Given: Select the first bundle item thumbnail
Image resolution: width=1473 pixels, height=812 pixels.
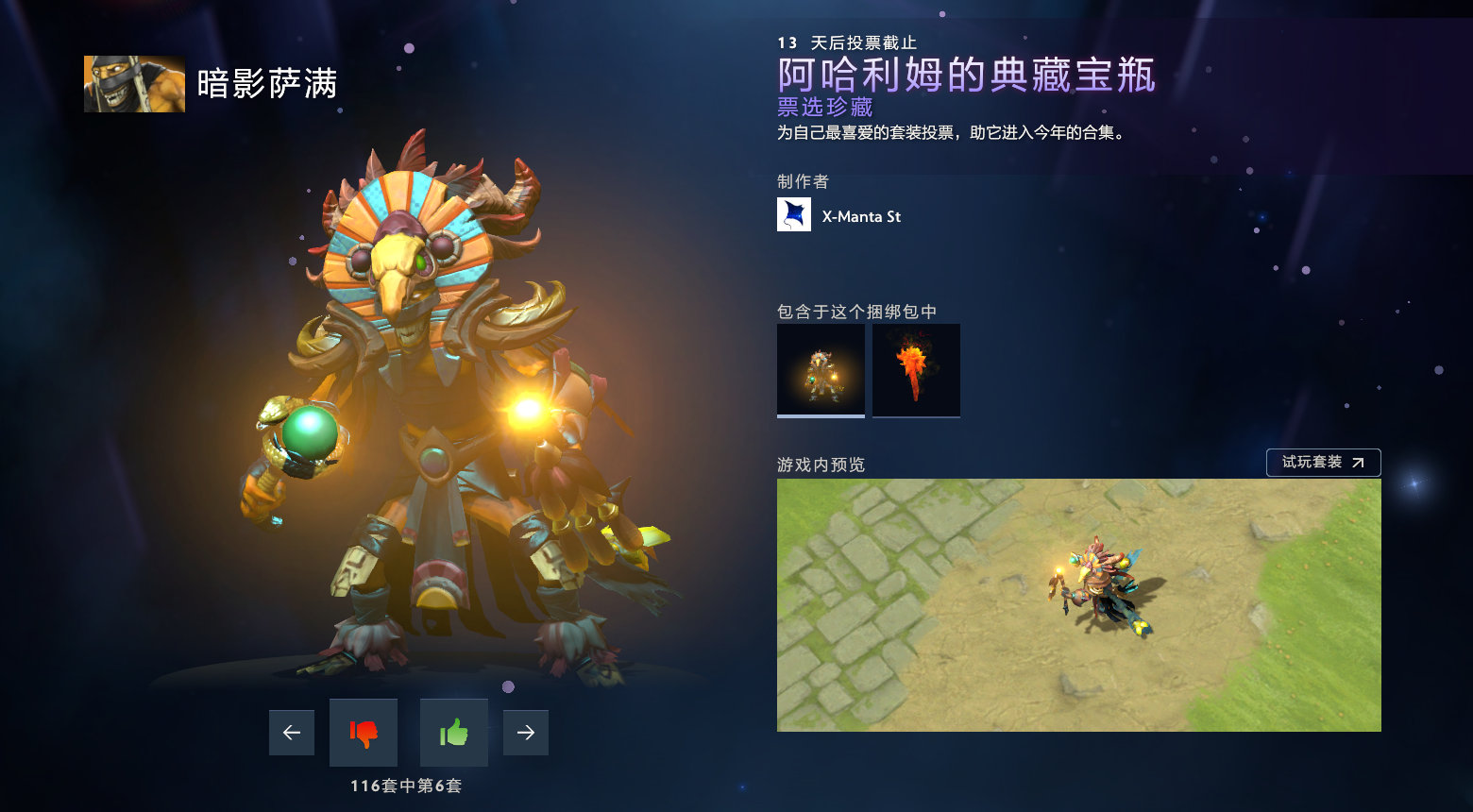Looking at the screenshot, I should click(820, 369).
